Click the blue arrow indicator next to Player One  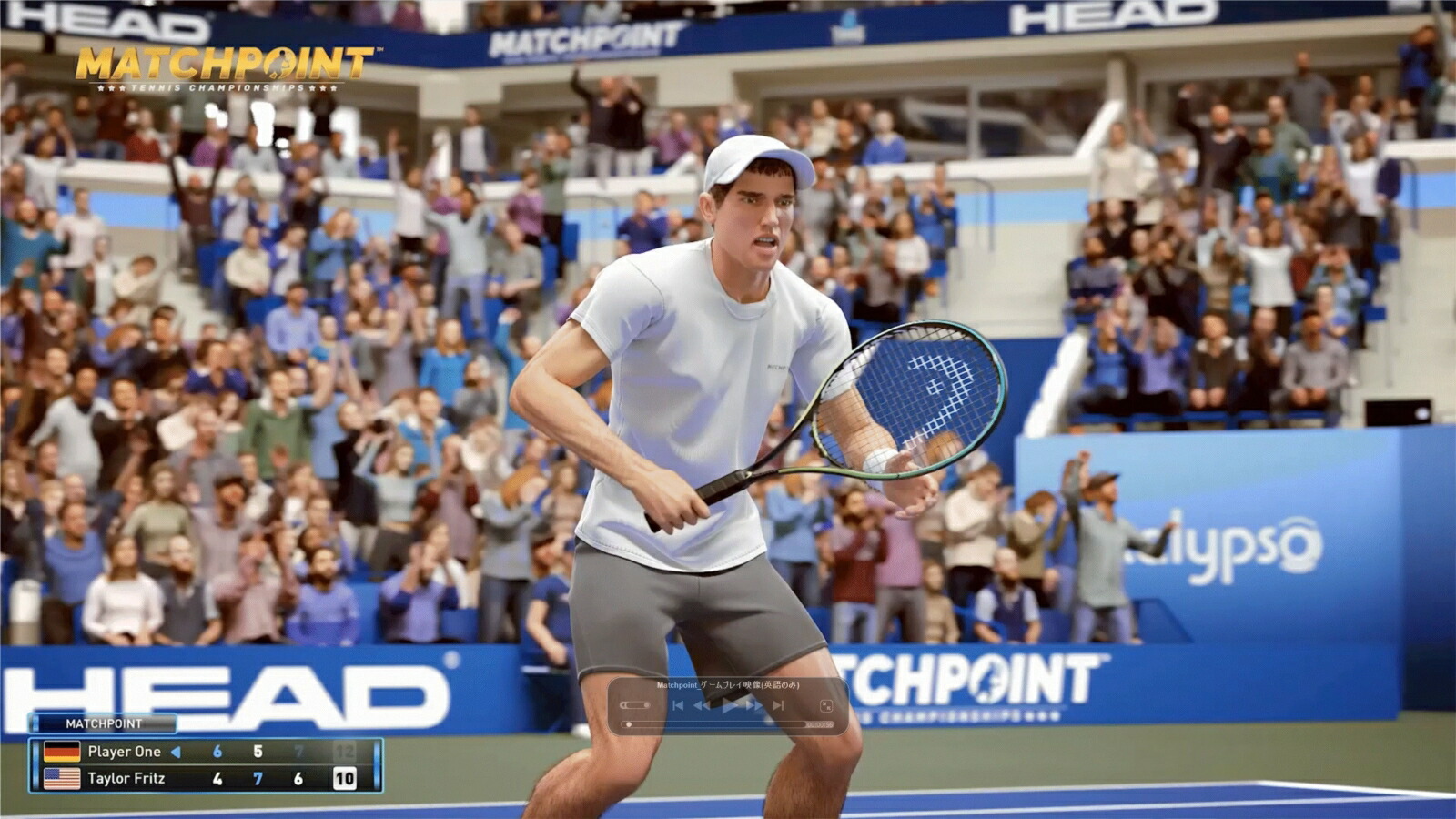tap(178, 752)
